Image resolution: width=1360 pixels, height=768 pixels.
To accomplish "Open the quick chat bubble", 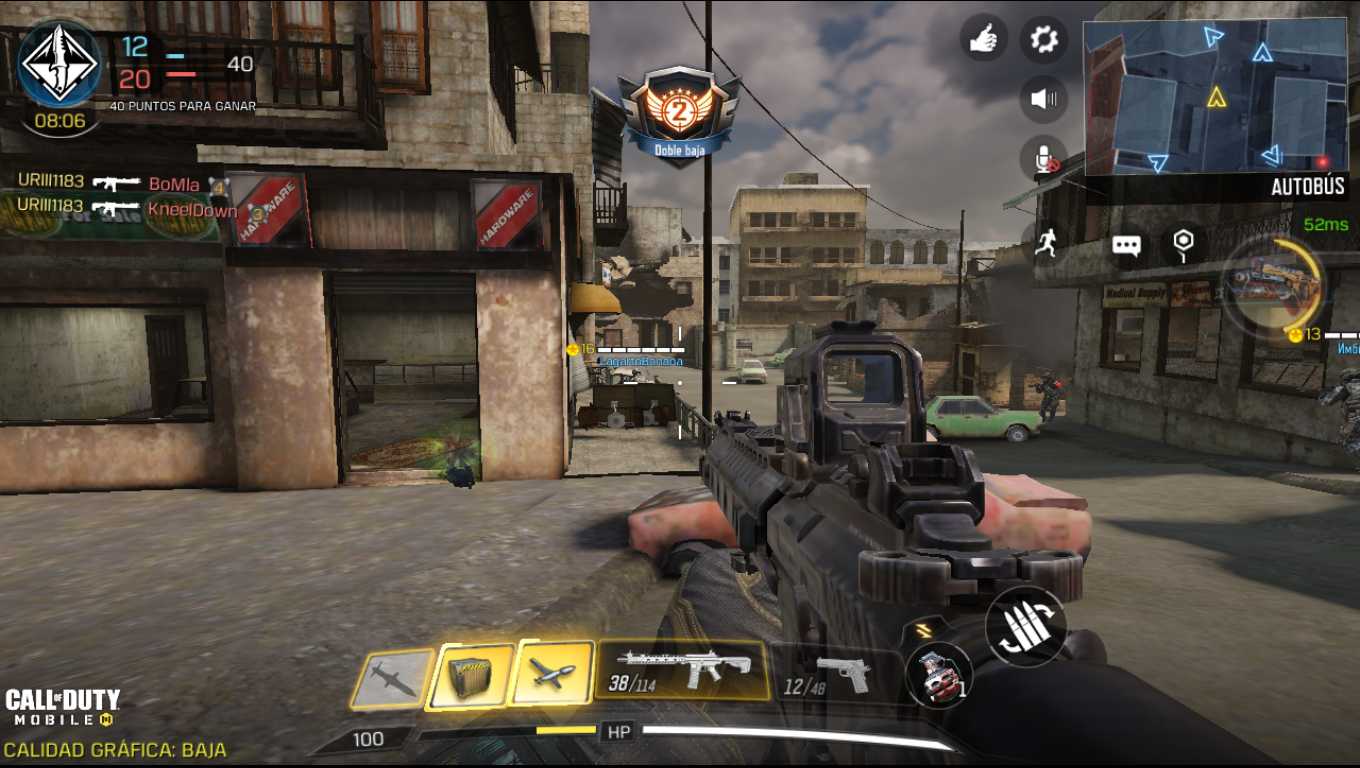I will click(x=1126, y=246).
